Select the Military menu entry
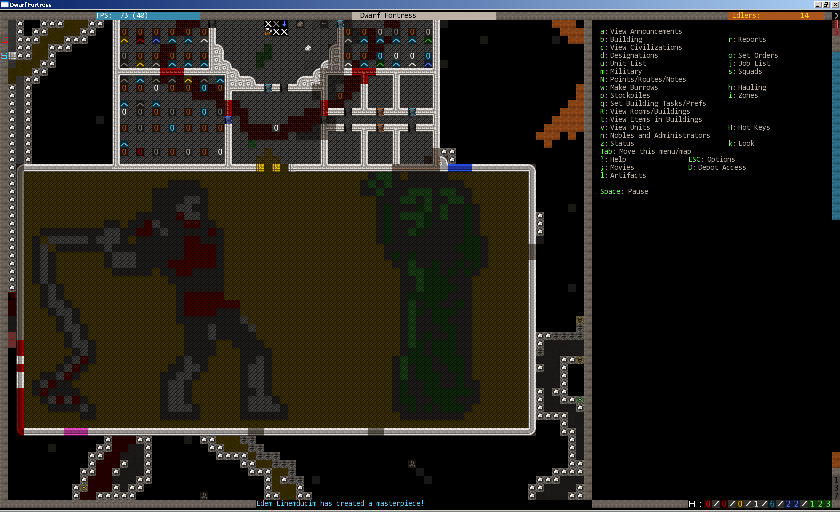This screenshot has height=512, width=840. pos(622,71)
